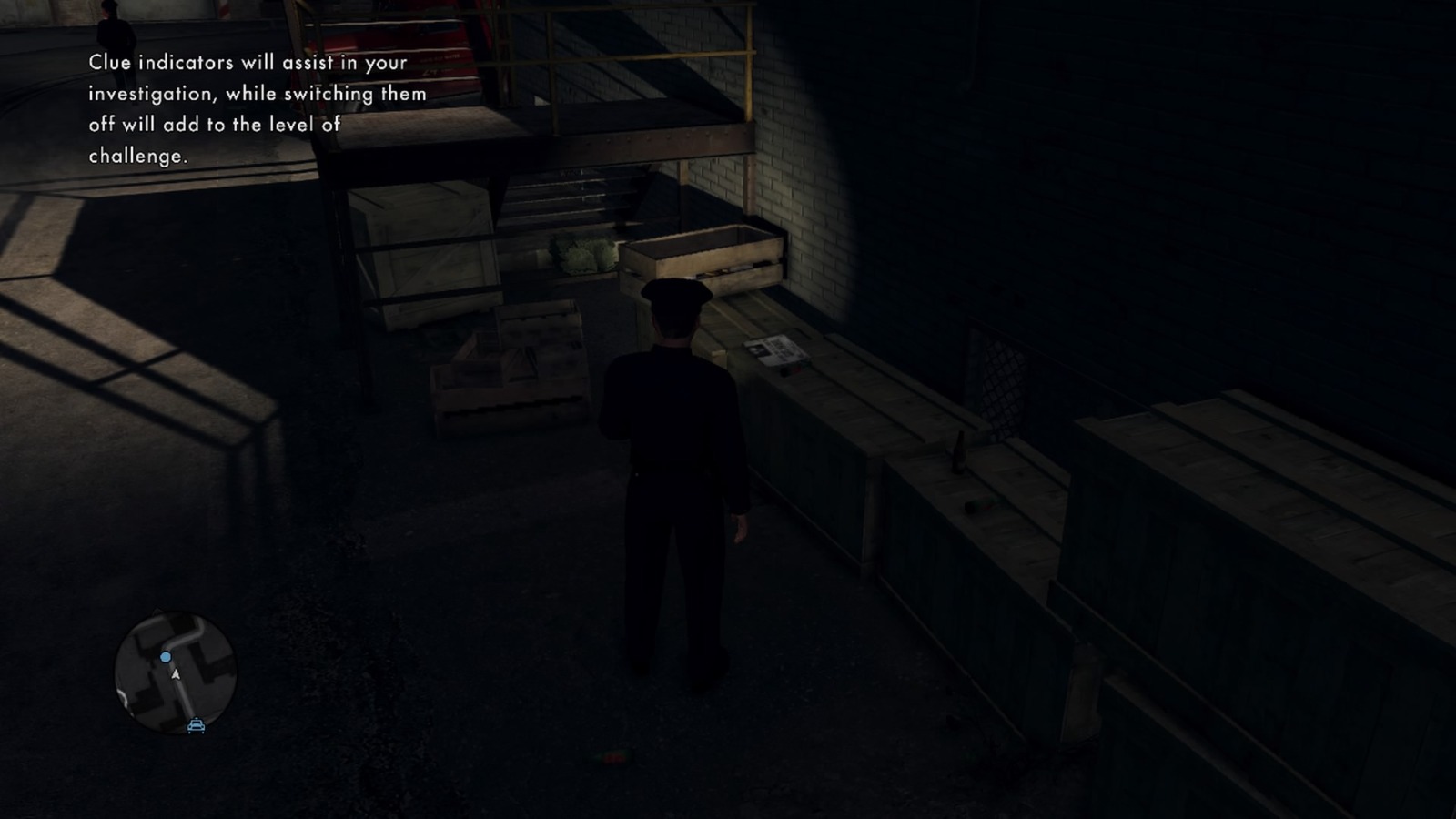
Task: Click the green shrub beside the crates
Action: click(582, 252)
